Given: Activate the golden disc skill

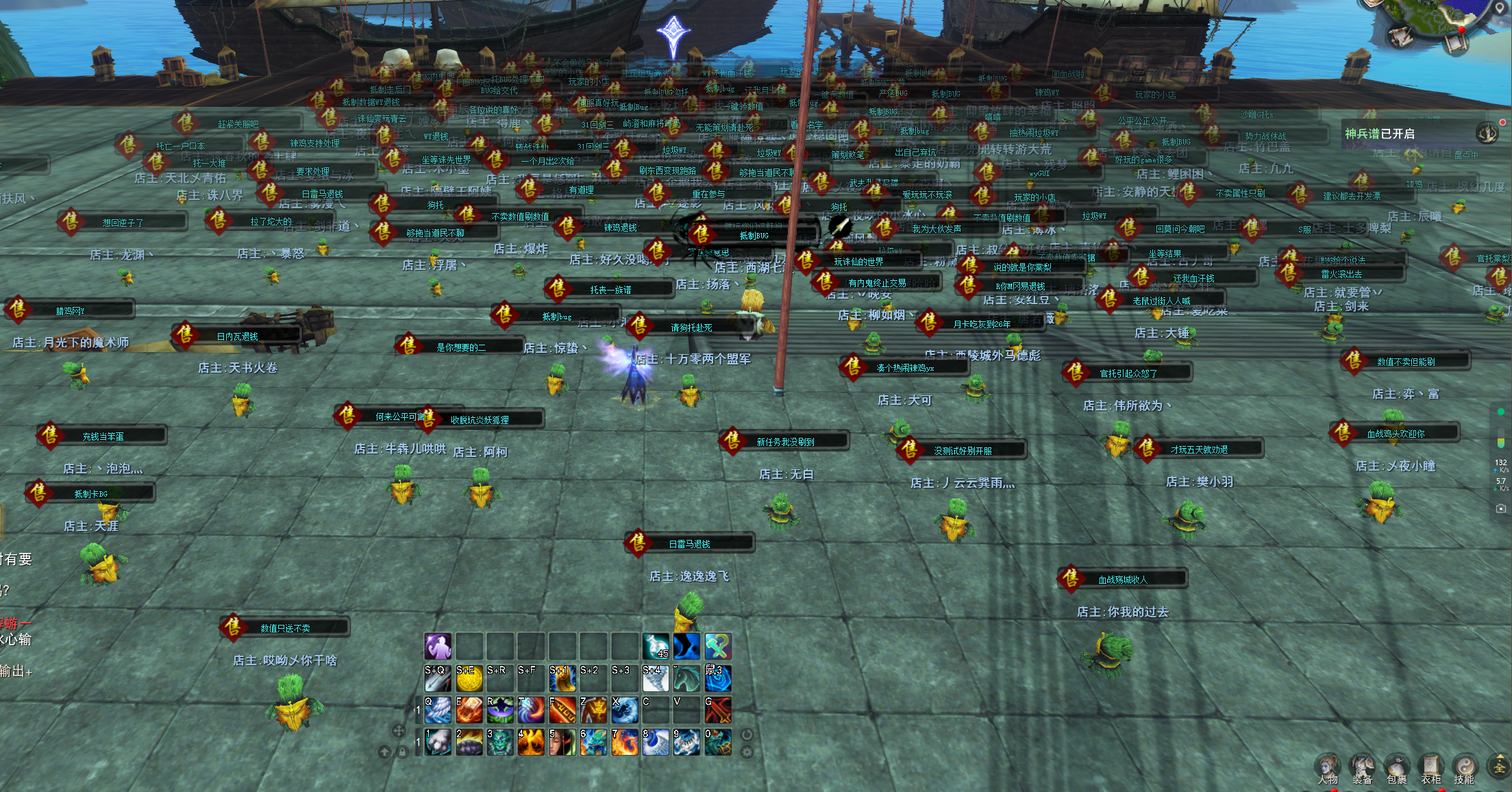Looking at the screenshot, I should 469,678.
